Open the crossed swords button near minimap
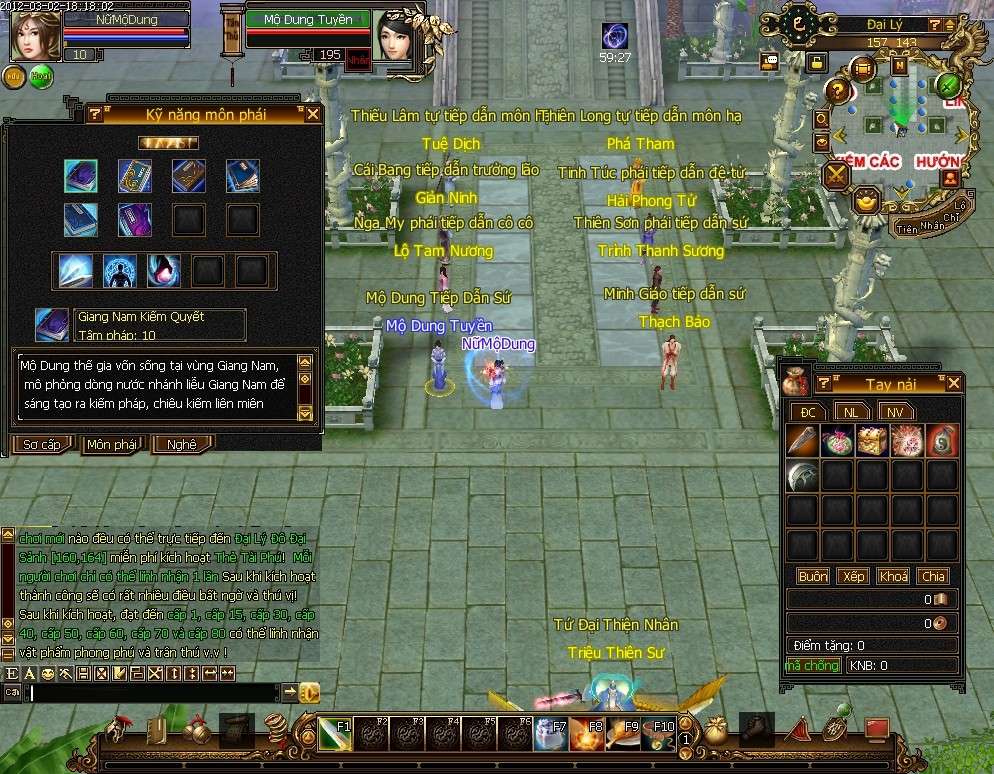Image resolution: width=994 pixels, height=774 pixels. [836, 176]
